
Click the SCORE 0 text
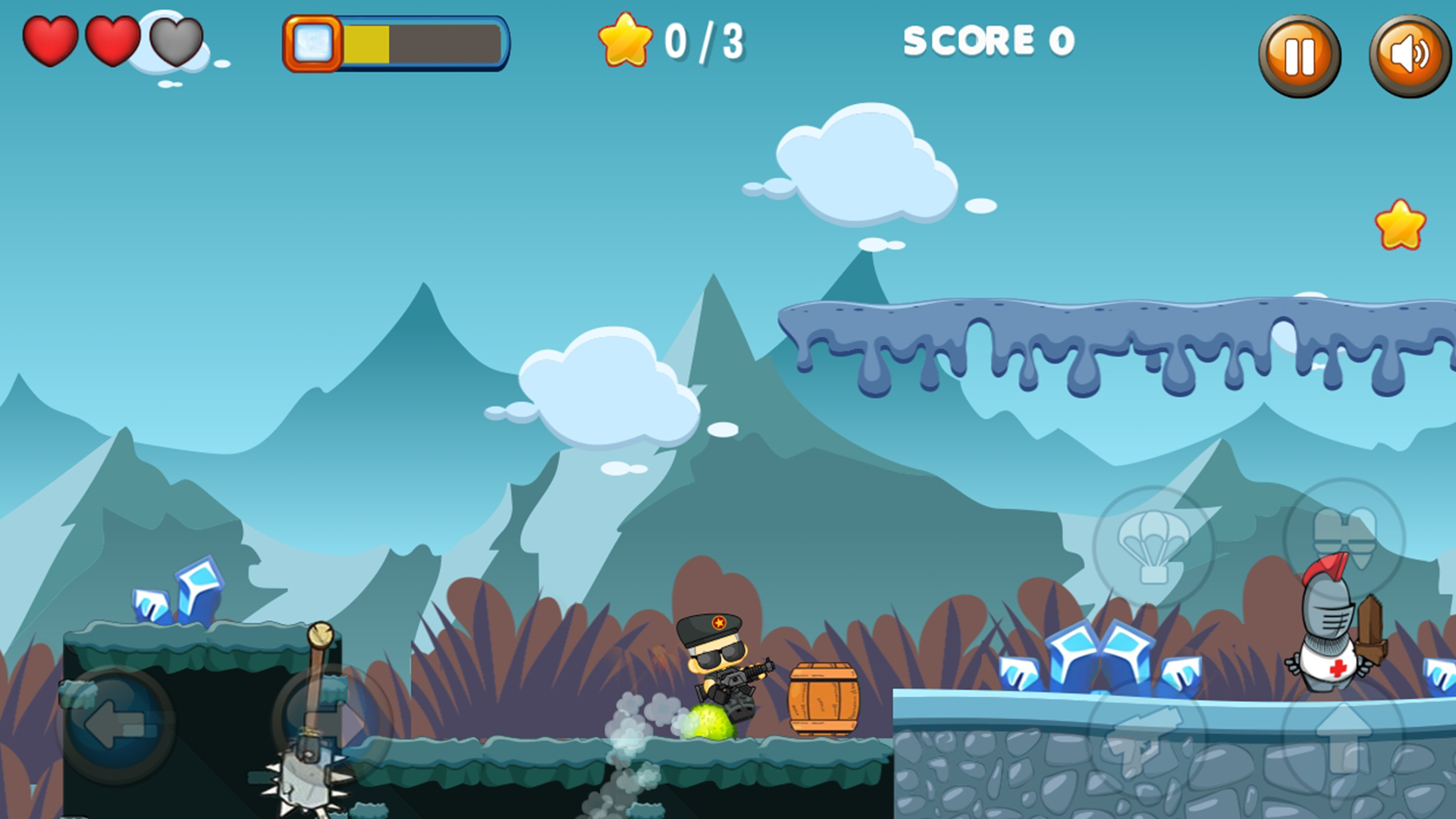pos(988,42)
